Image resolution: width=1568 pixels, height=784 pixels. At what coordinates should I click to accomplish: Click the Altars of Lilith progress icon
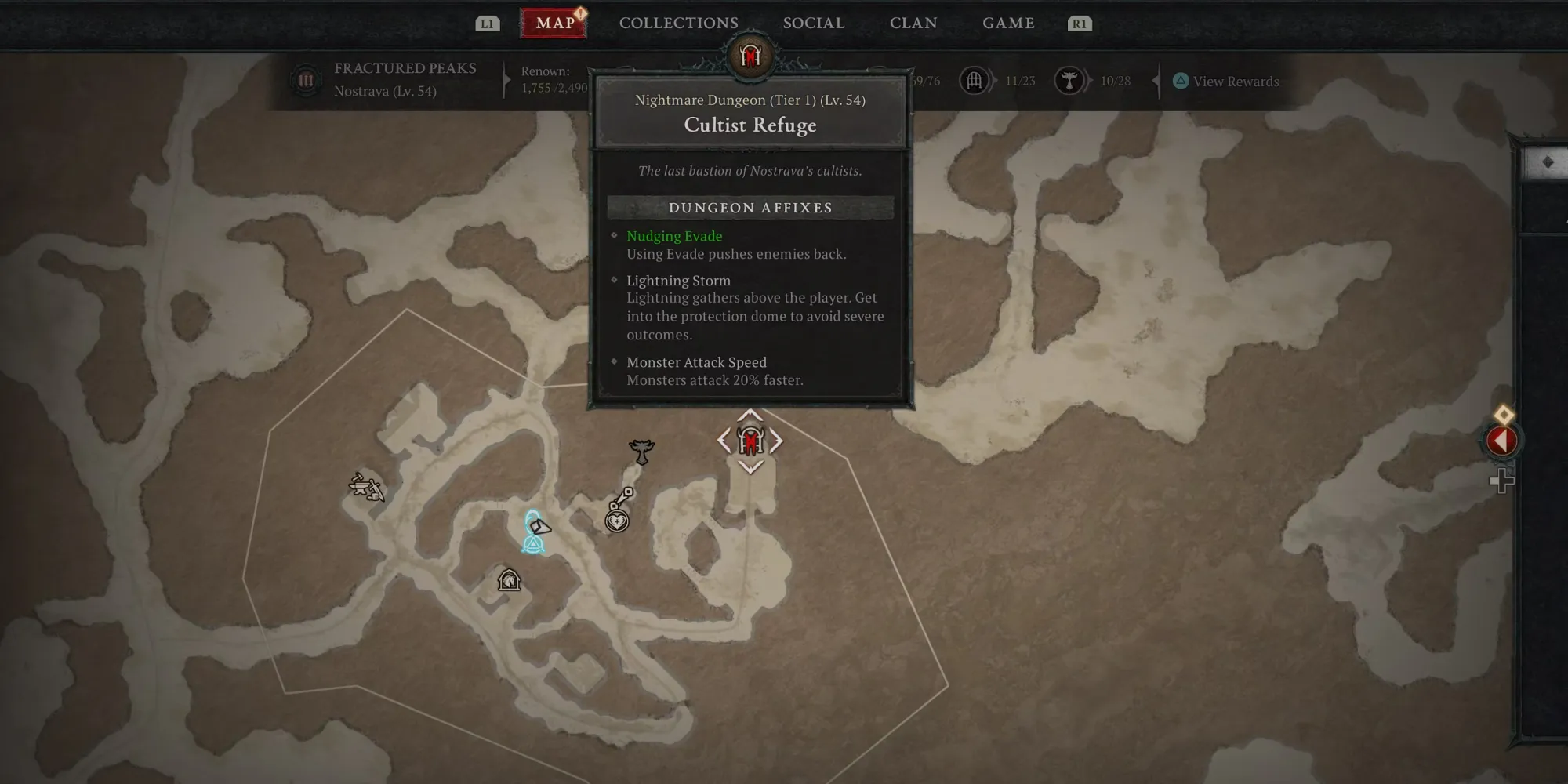[1068, 80]
